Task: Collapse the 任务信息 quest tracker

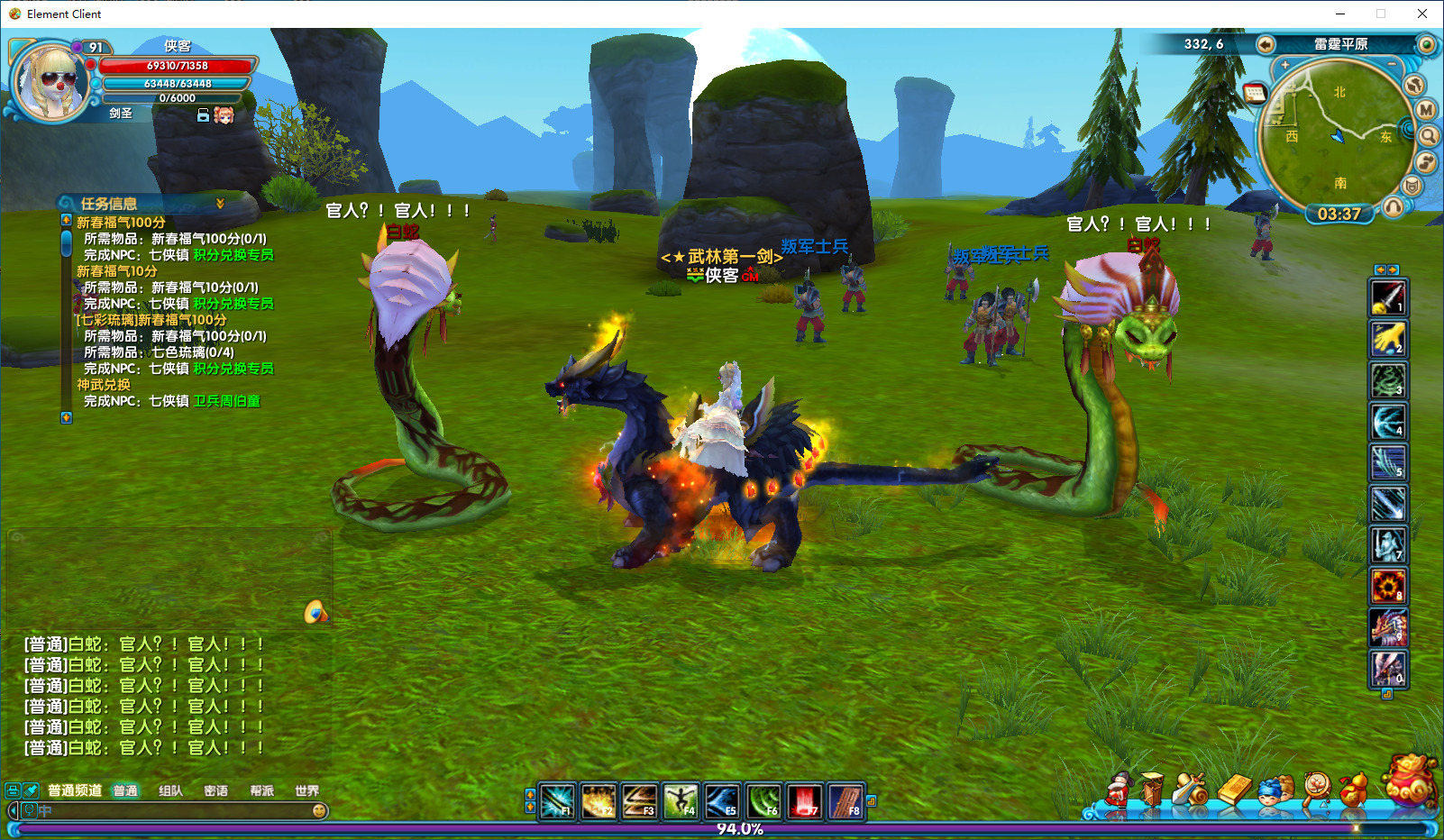Action: tap(220, 204)
